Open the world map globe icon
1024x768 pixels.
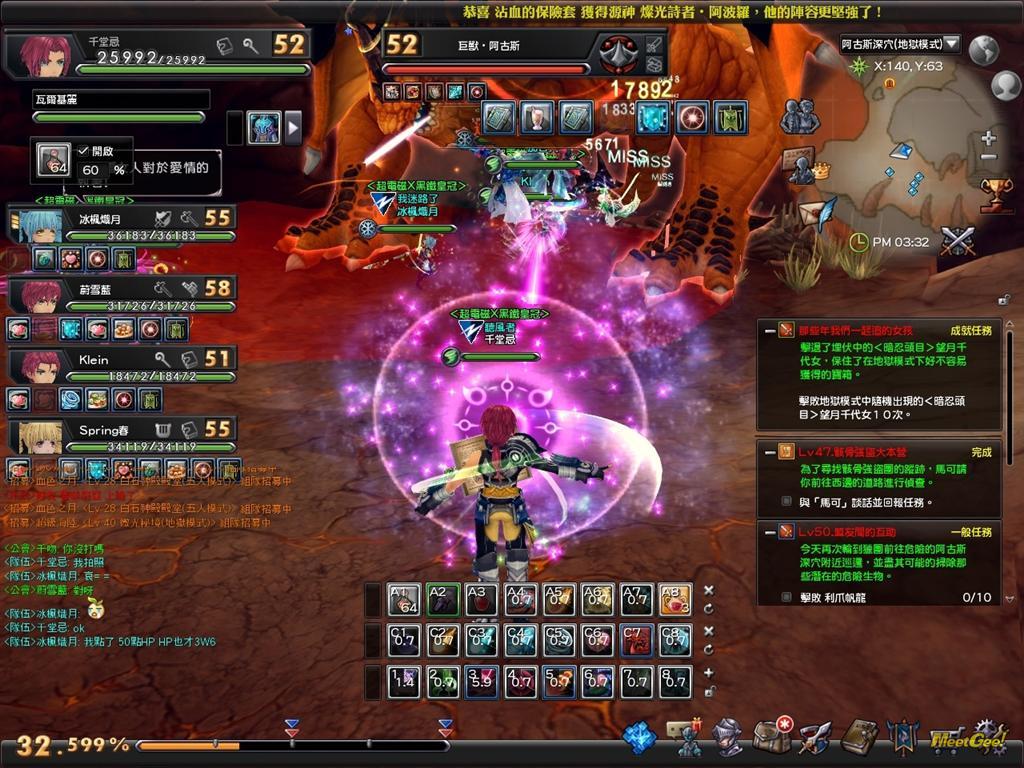(x=985, y=48)
